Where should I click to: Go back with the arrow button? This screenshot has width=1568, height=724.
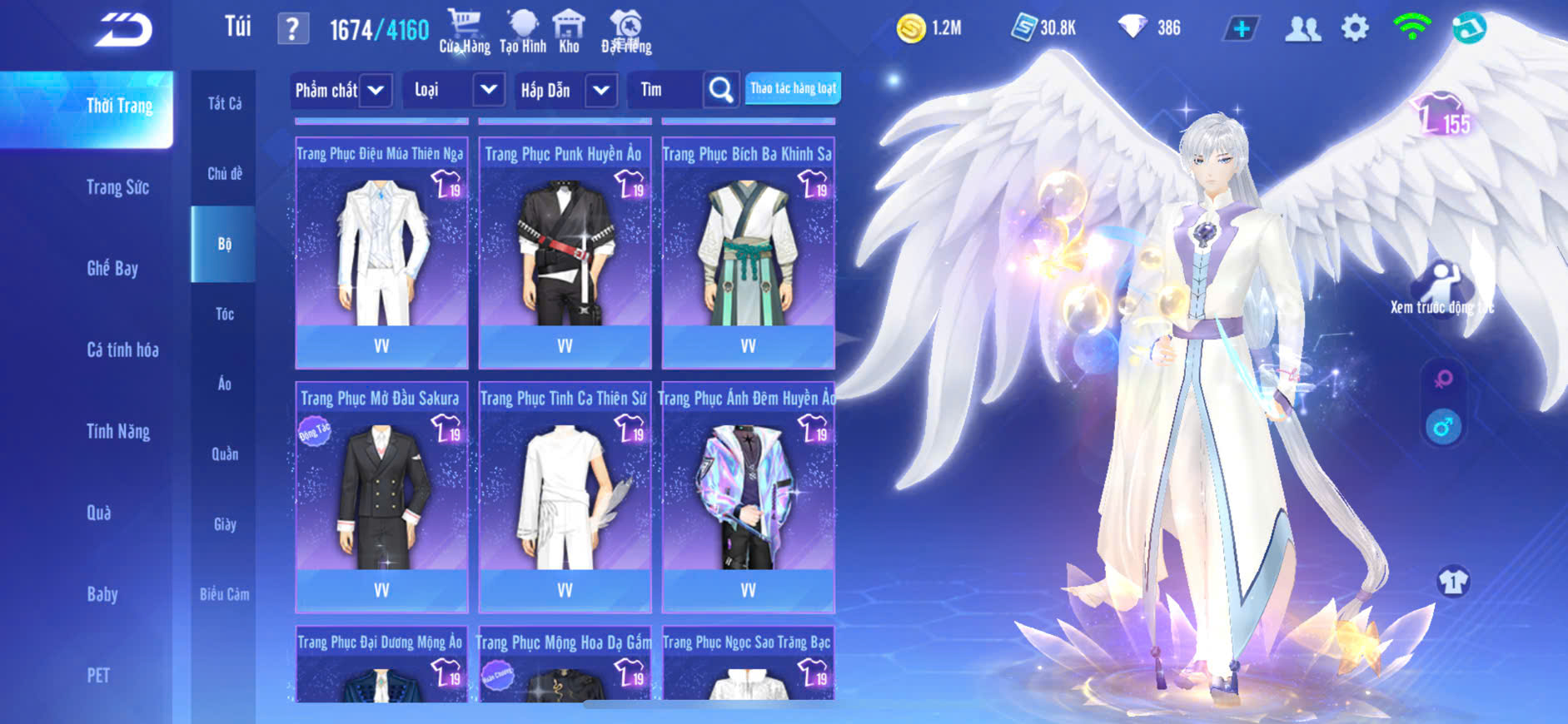(123, 30)
